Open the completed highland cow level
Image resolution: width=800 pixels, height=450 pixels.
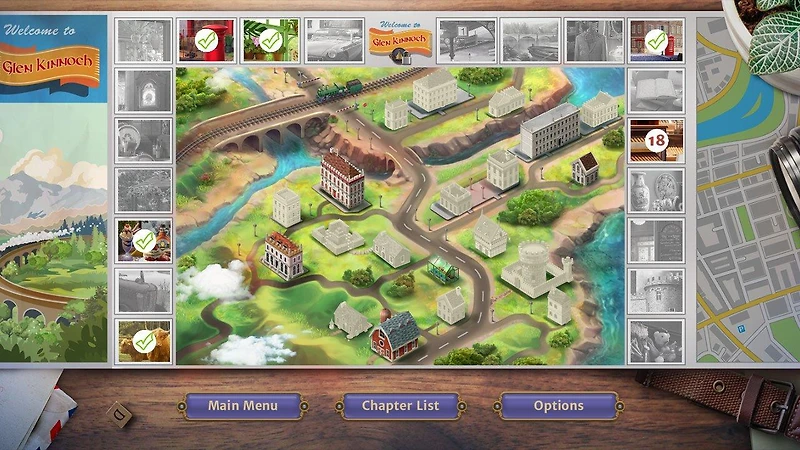pyautogui.click(x=144, y=341)
